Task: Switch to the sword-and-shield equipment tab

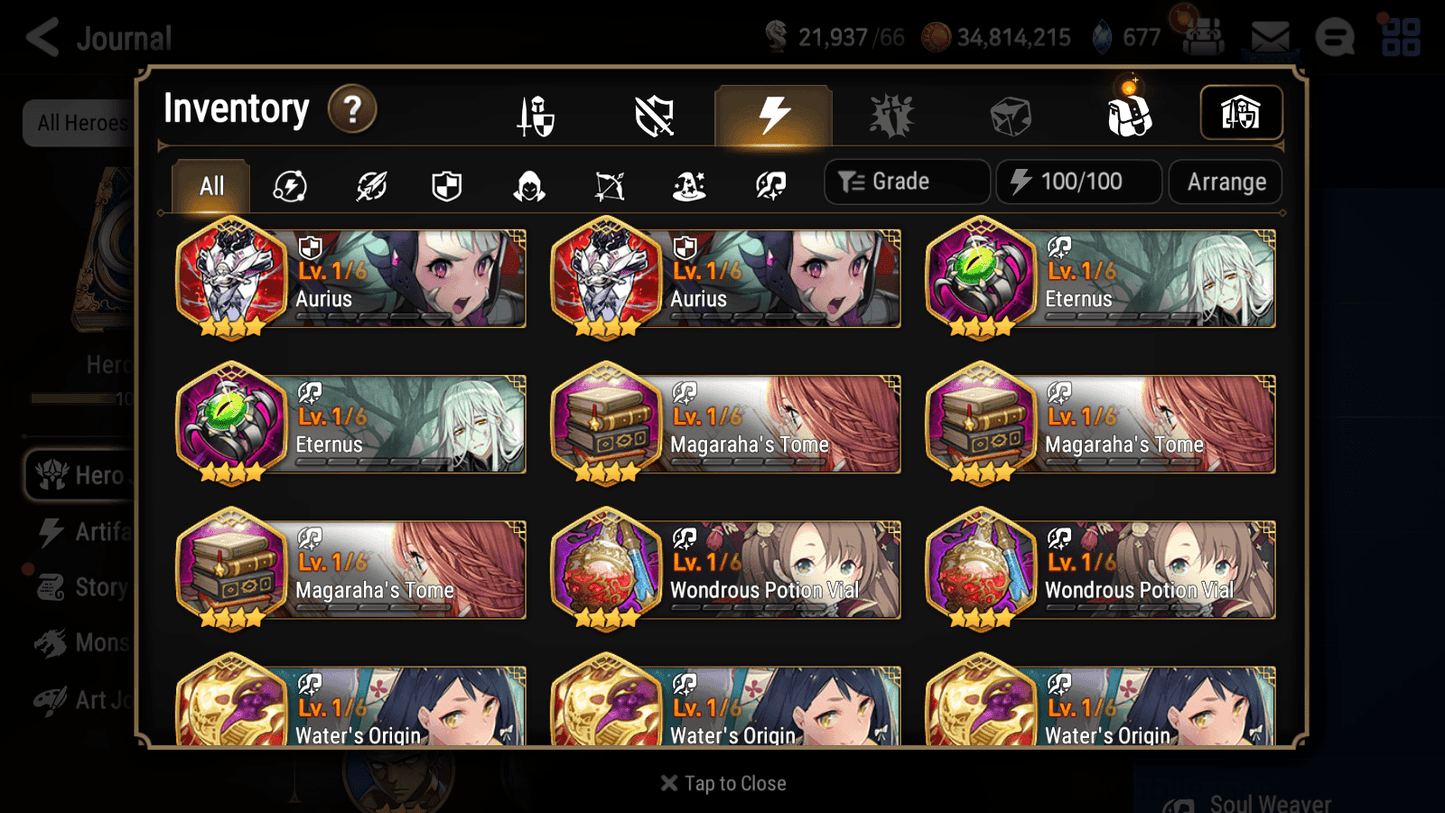Action: (x=536, y=113)
